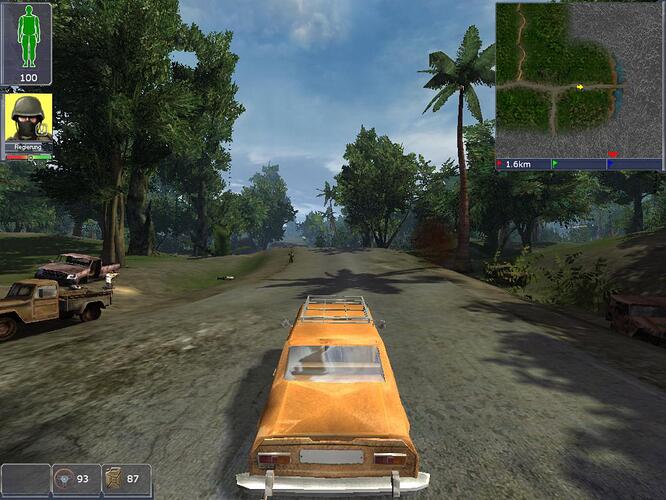Select the fuel jerrycan icon
Image resolution: width=666 pixels, height=500 pixels.
[114, 479]
